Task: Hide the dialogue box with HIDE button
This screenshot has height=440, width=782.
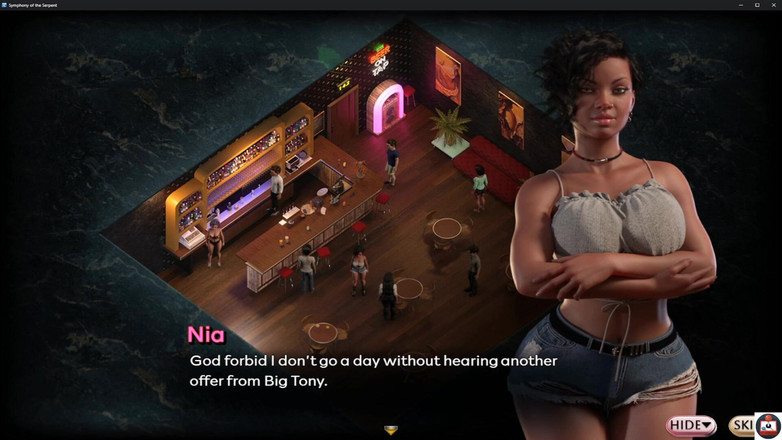Action: pos(691,426)
